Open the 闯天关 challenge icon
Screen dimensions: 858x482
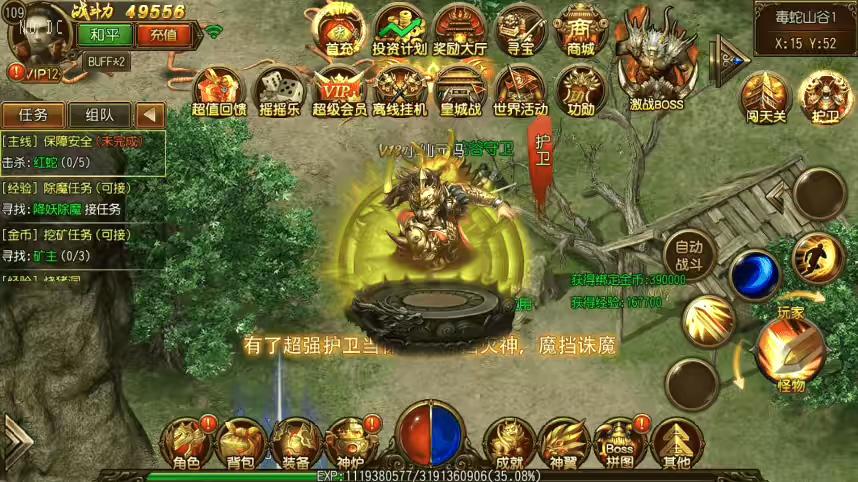point(765,98)
